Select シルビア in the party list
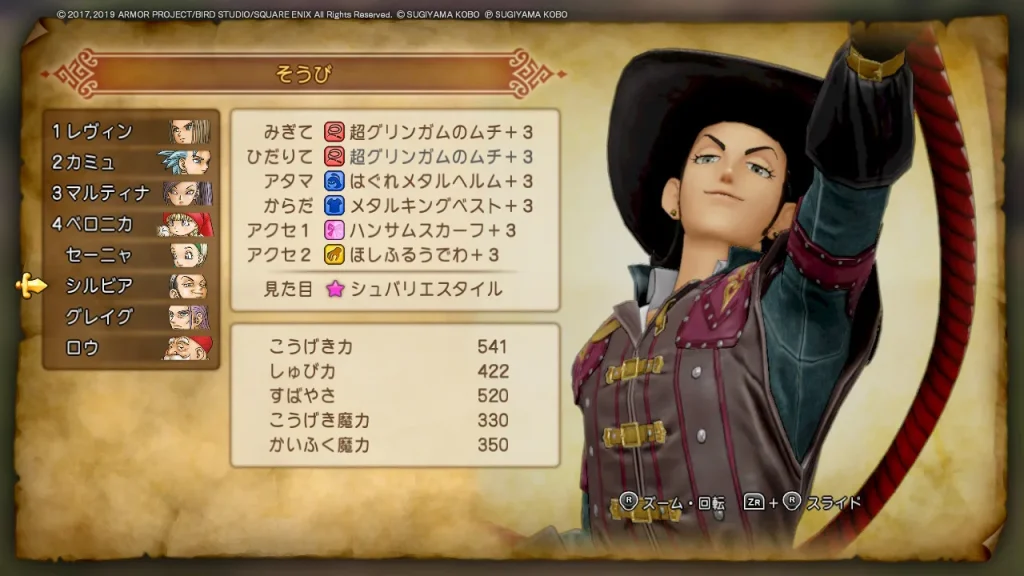This screenshot has width=1024, height=576. click(130, 286)
